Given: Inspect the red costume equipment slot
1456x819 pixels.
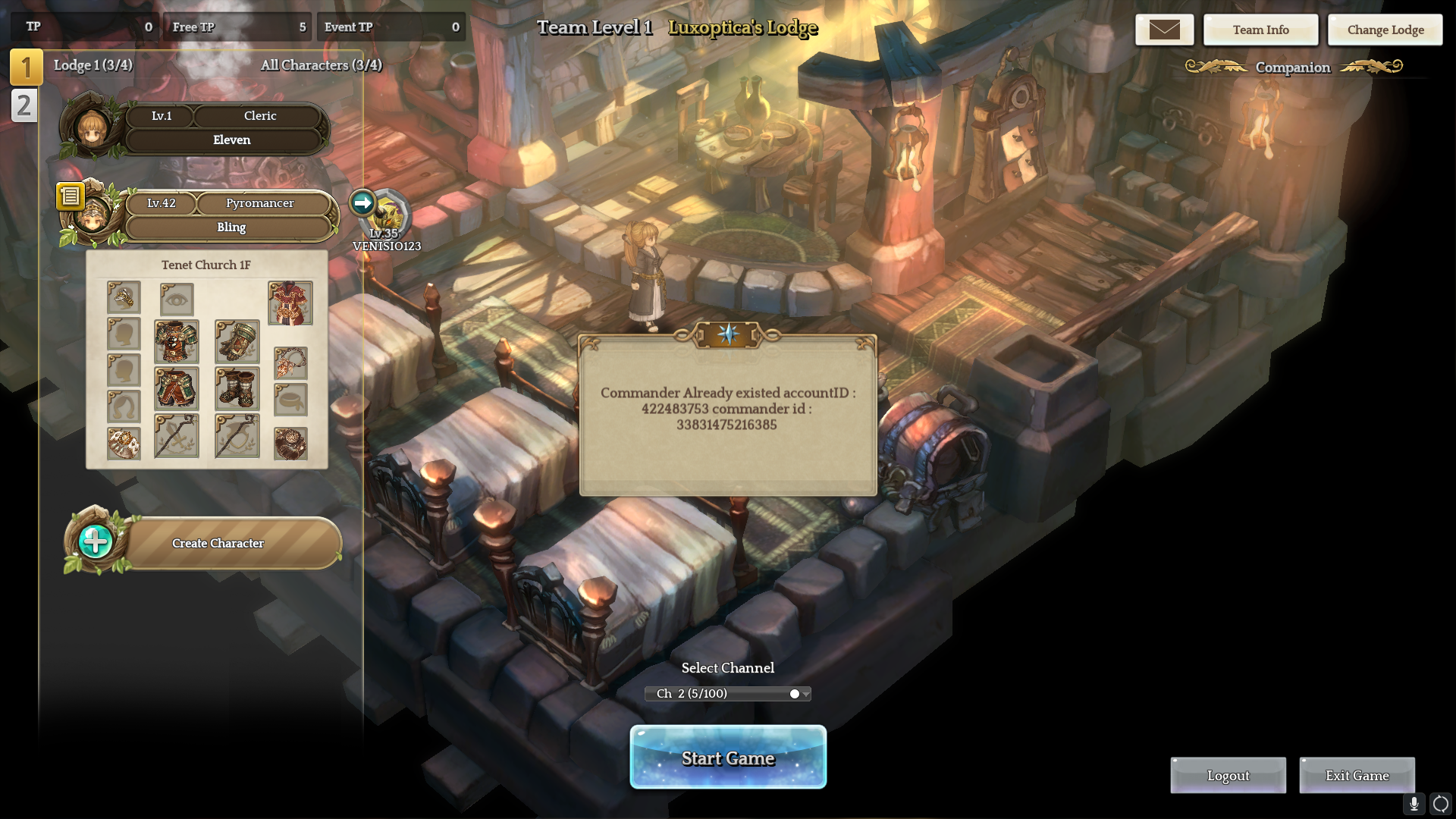Looking at the screenshot, I should (x=290, y=303).
